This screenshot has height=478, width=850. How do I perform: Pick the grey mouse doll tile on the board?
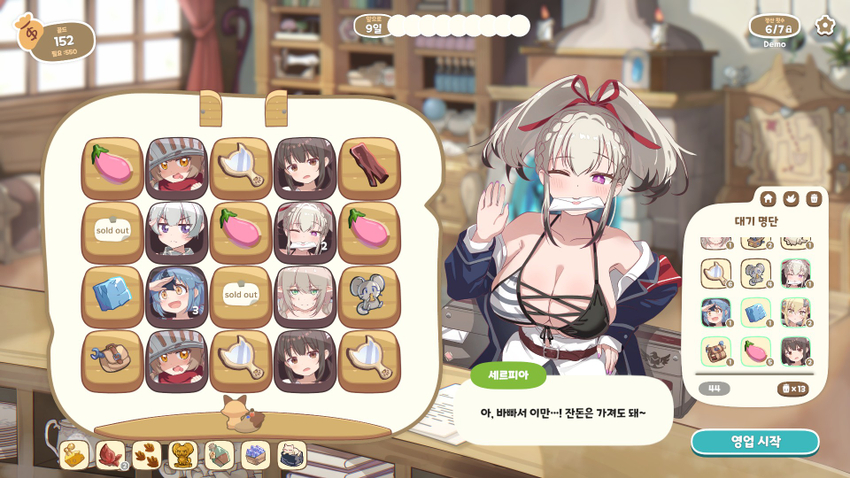tap(369, 296)
